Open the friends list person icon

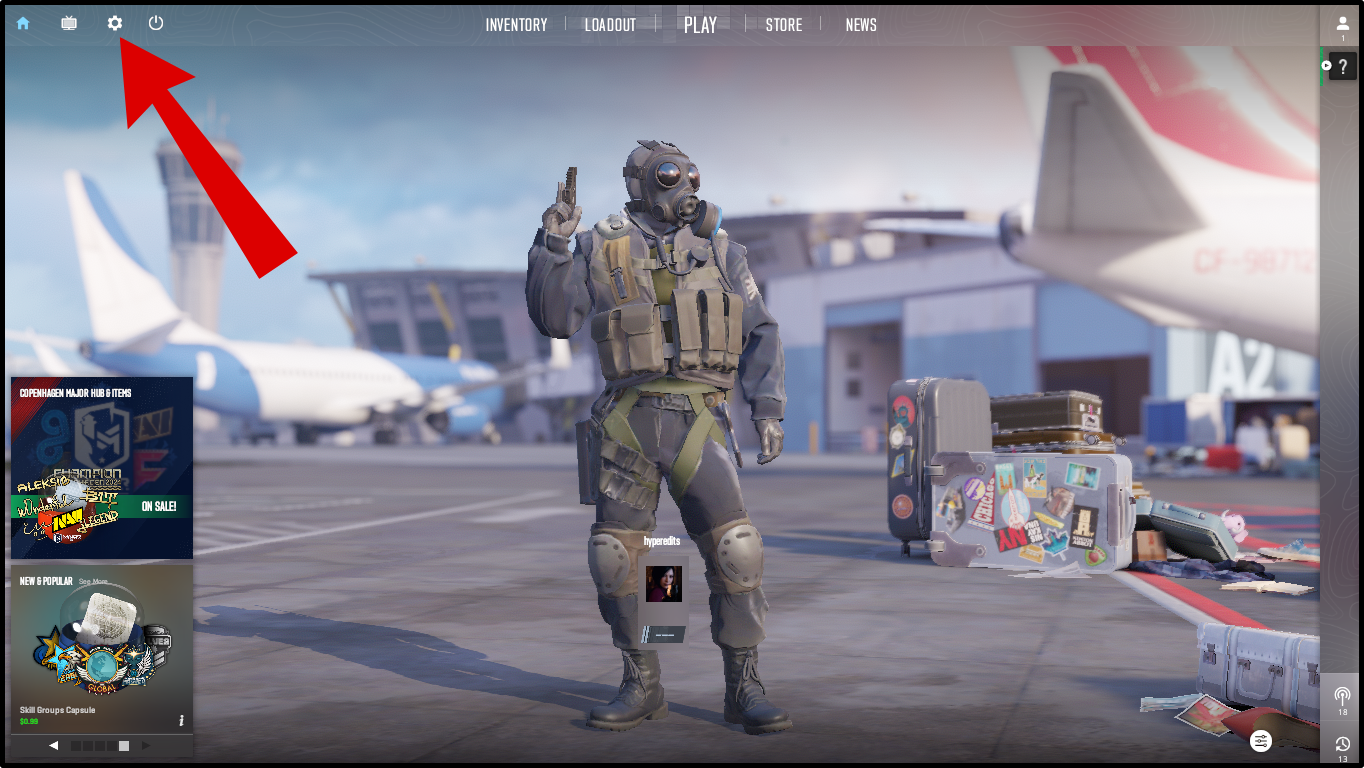(1342, 24)
